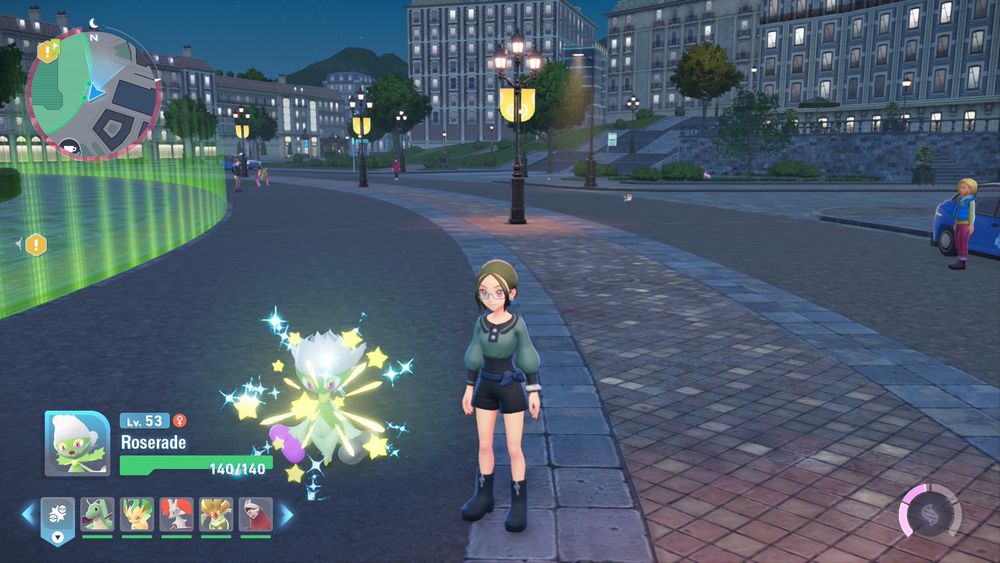Viewport: 1000px width, 563px height.
Task: Select the café cup marker on the minimap
Action: (69, 147)
